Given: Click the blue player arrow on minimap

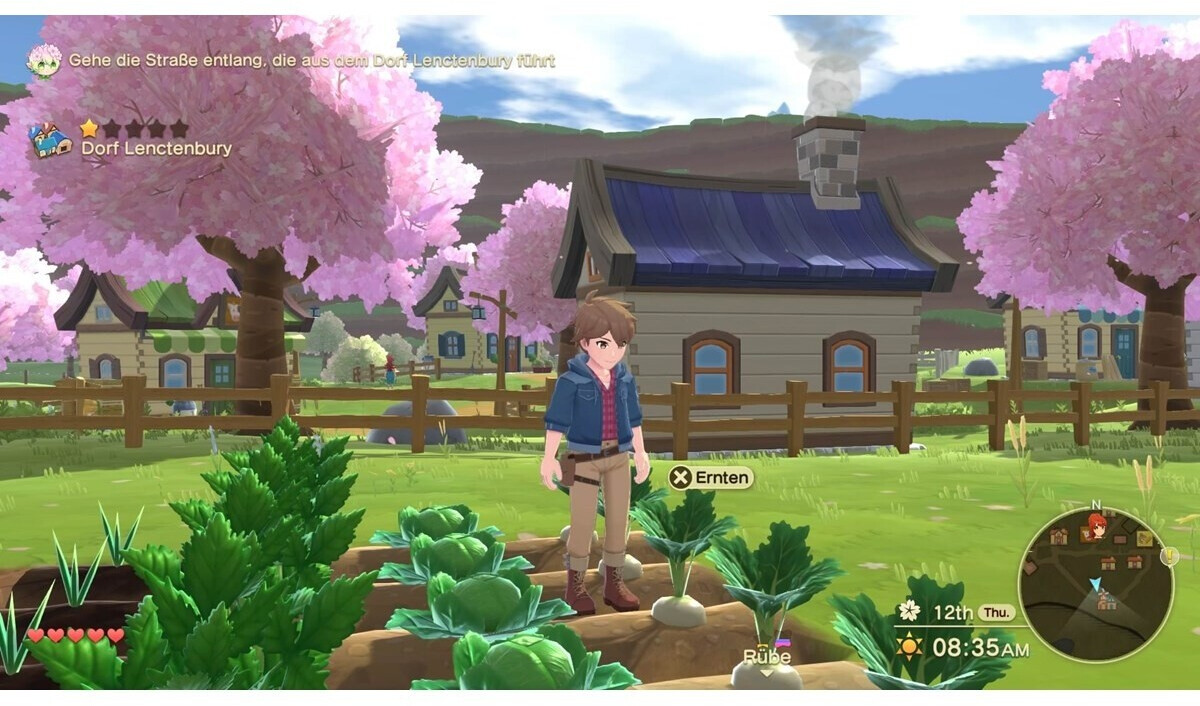Looking at the screenshot, I should [x=1094, y=583].
